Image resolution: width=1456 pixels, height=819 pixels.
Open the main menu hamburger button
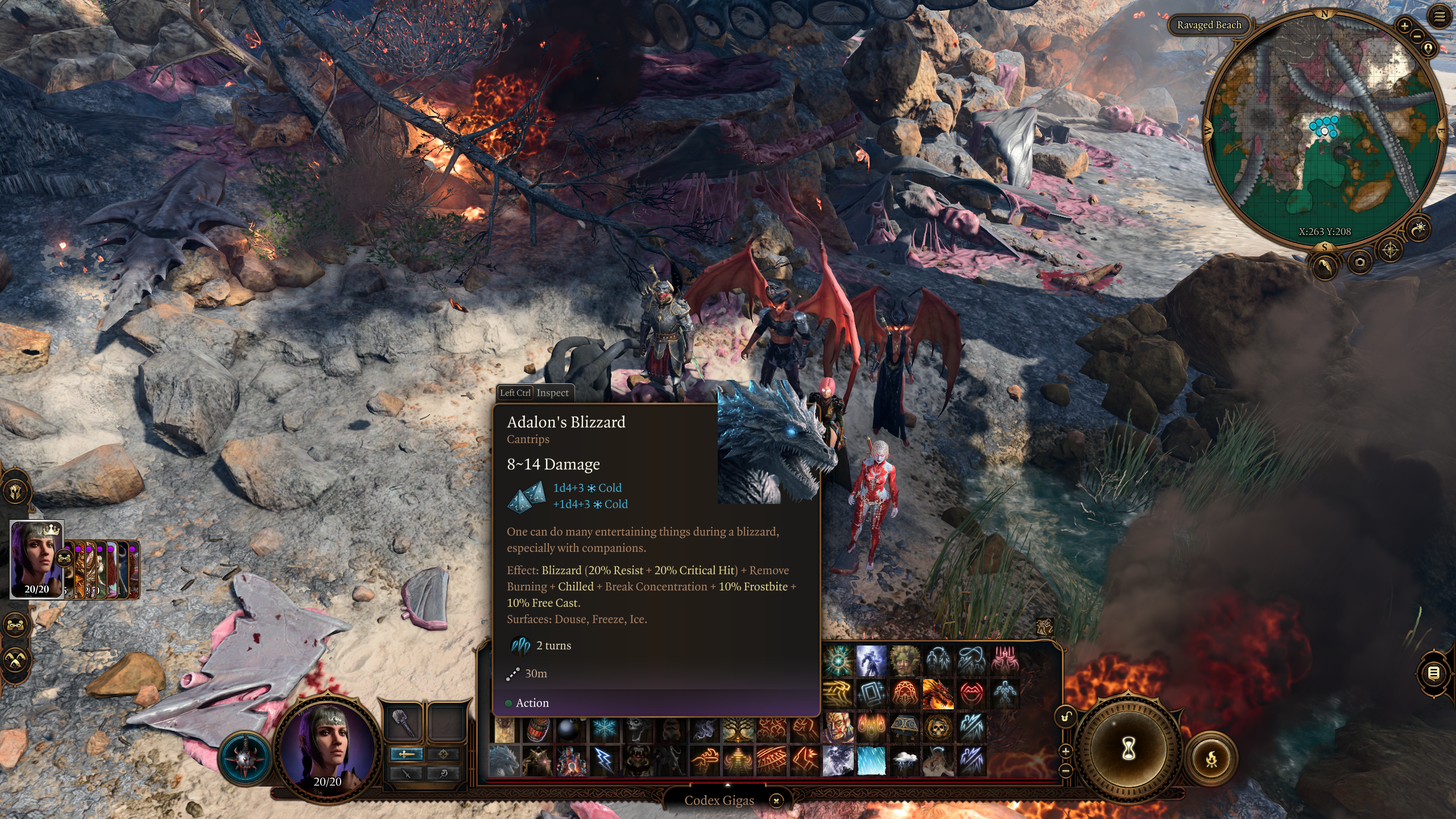point(1439,17)
